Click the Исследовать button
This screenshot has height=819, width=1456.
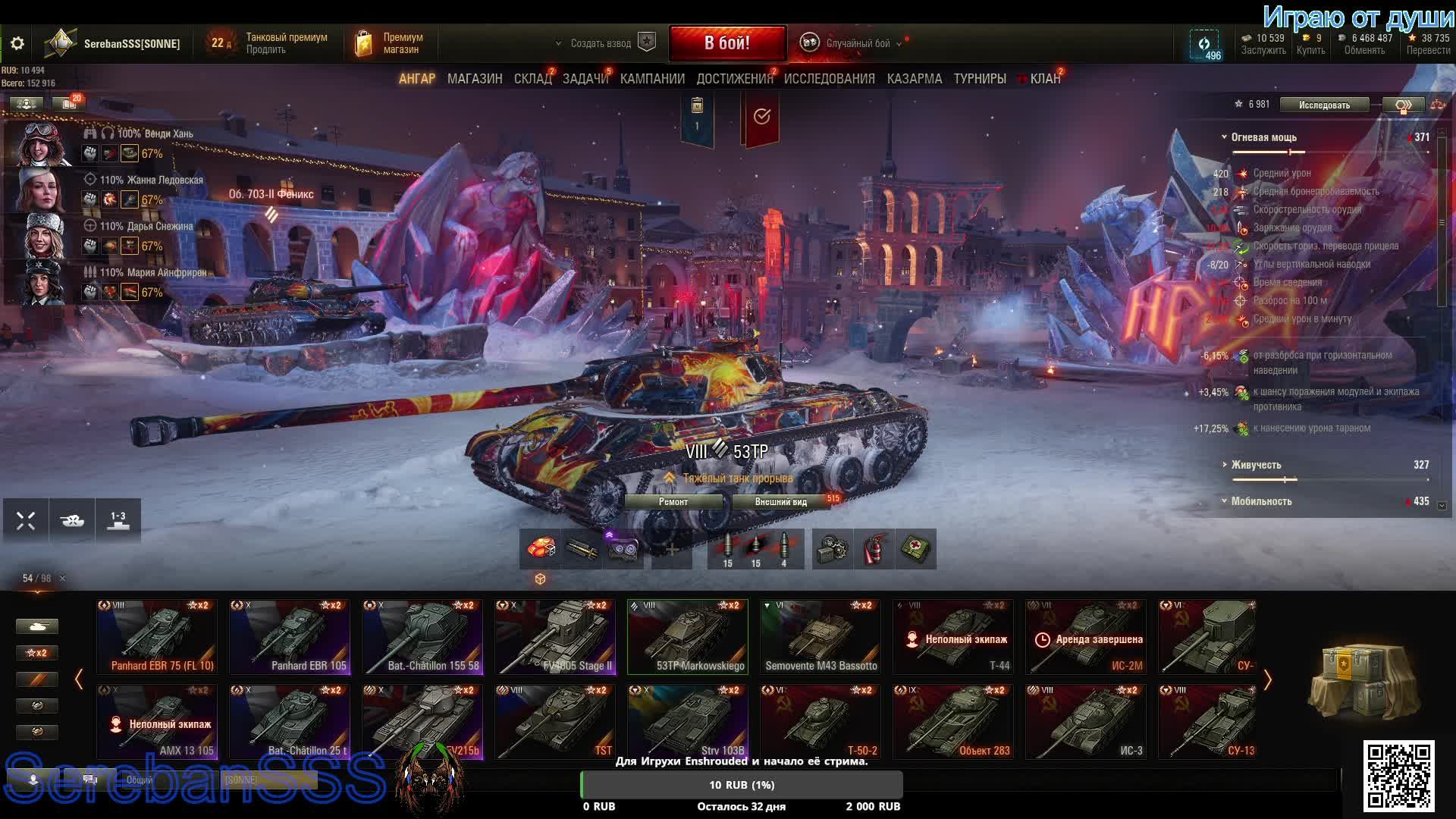coord(1324,105)
